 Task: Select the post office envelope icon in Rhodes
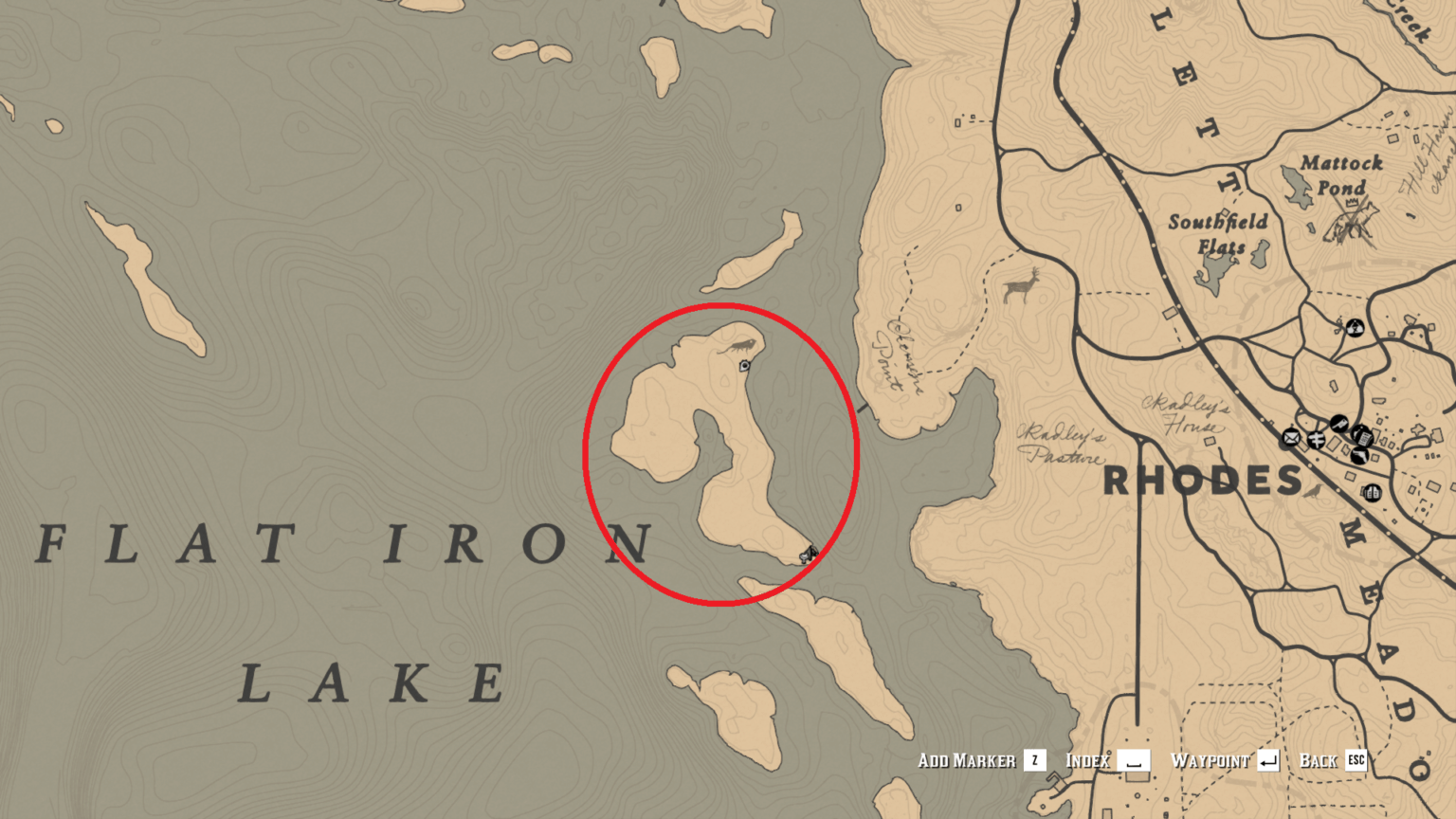[x=1291, y=438]
